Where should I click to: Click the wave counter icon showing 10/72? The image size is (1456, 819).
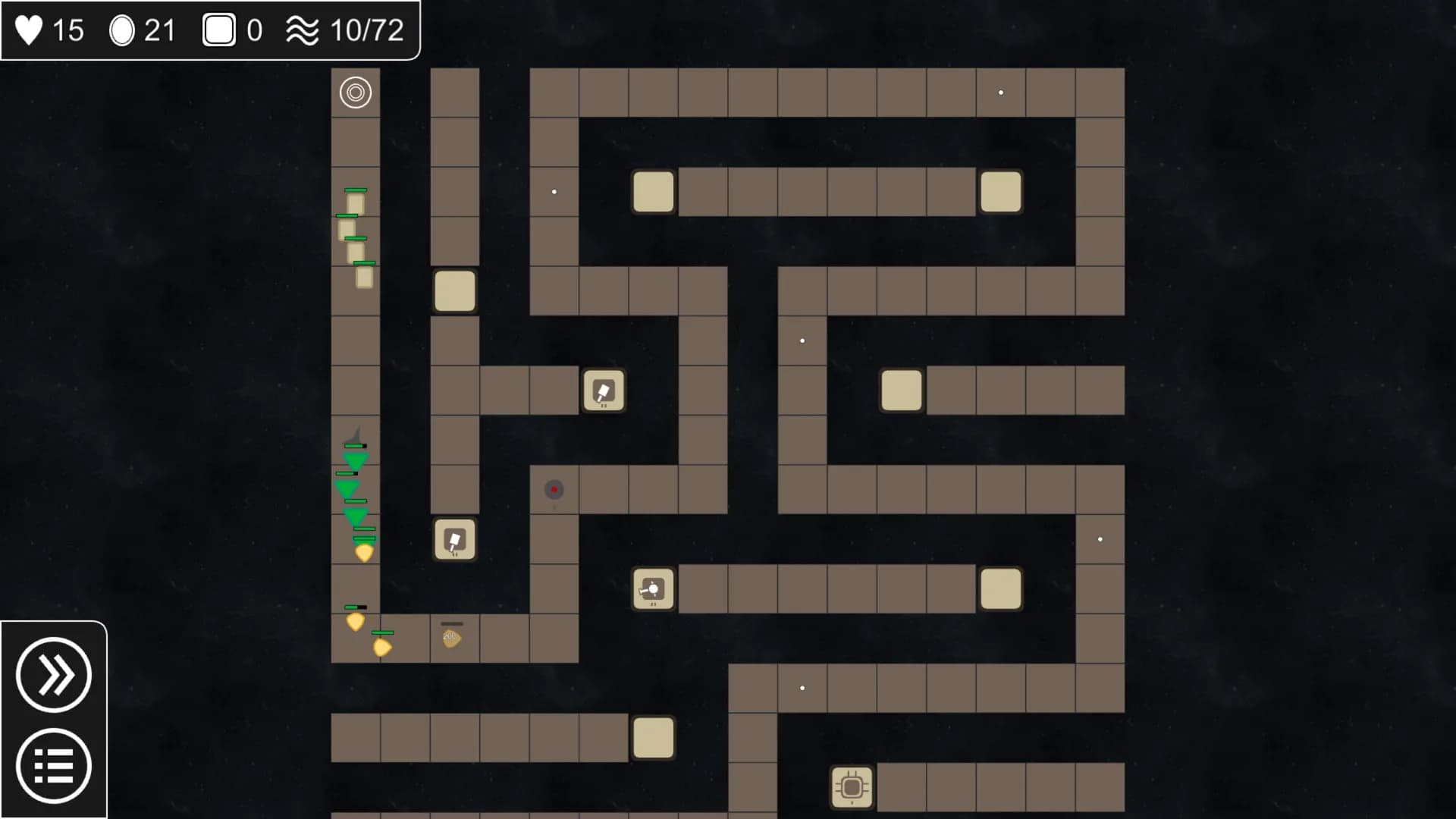tap(302, 30)
